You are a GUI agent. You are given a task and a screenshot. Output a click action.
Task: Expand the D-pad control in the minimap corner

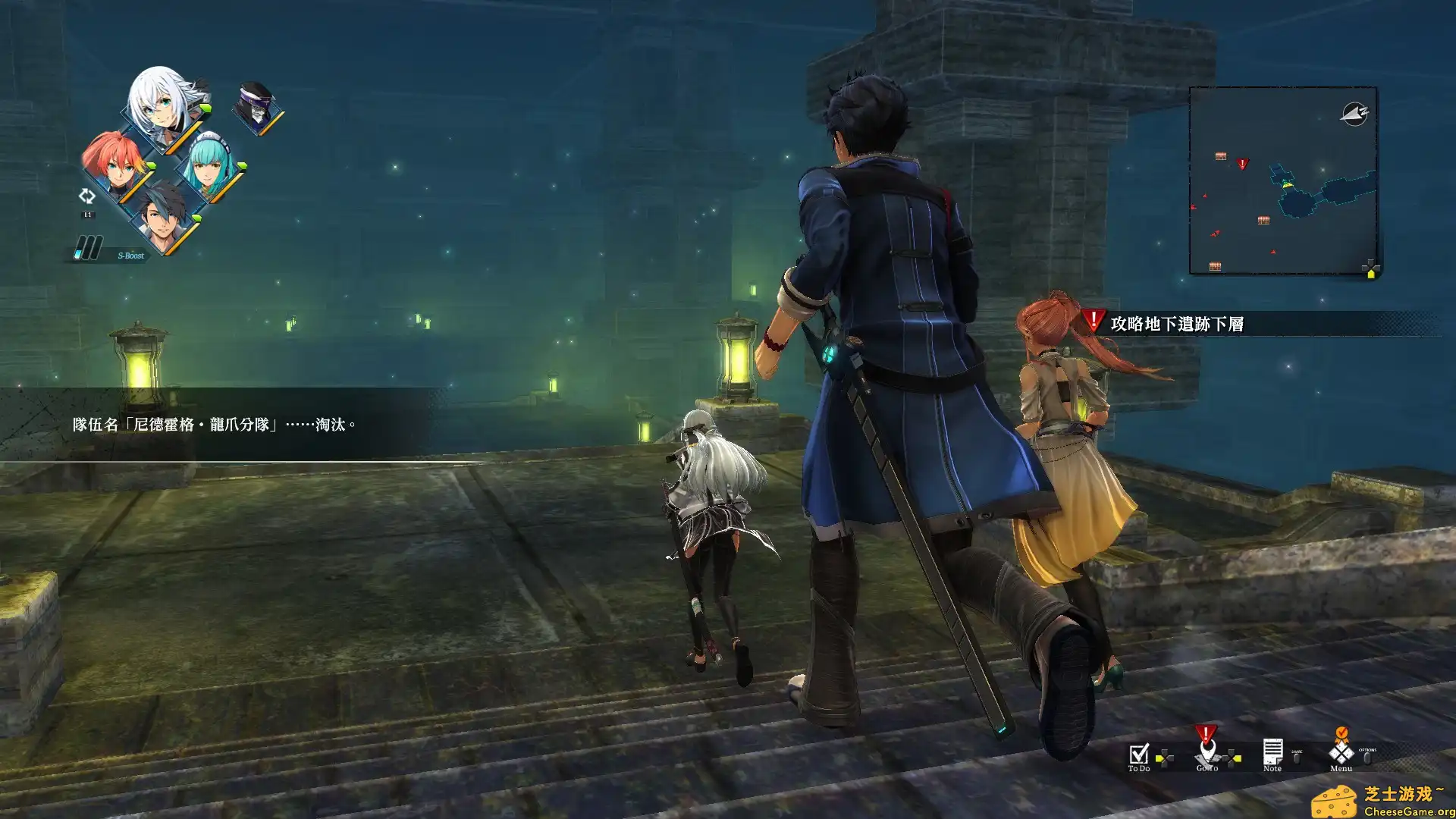pos(1371,267)
